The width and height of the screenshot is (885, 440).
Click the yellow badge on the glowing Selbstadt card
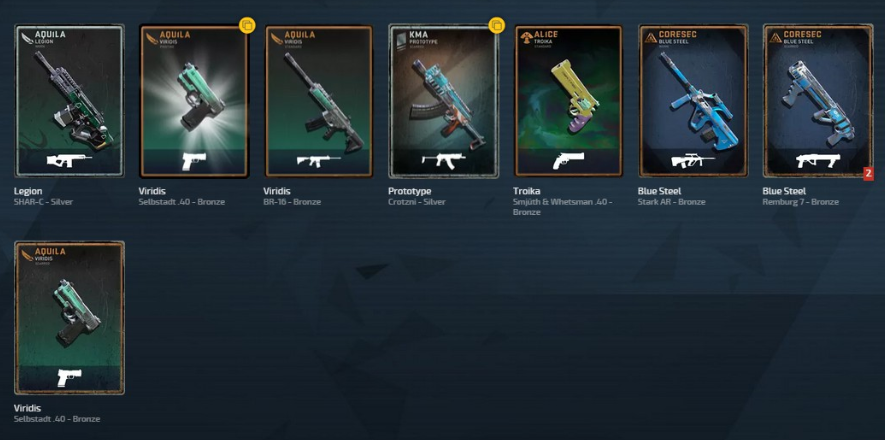coord(248,26)
